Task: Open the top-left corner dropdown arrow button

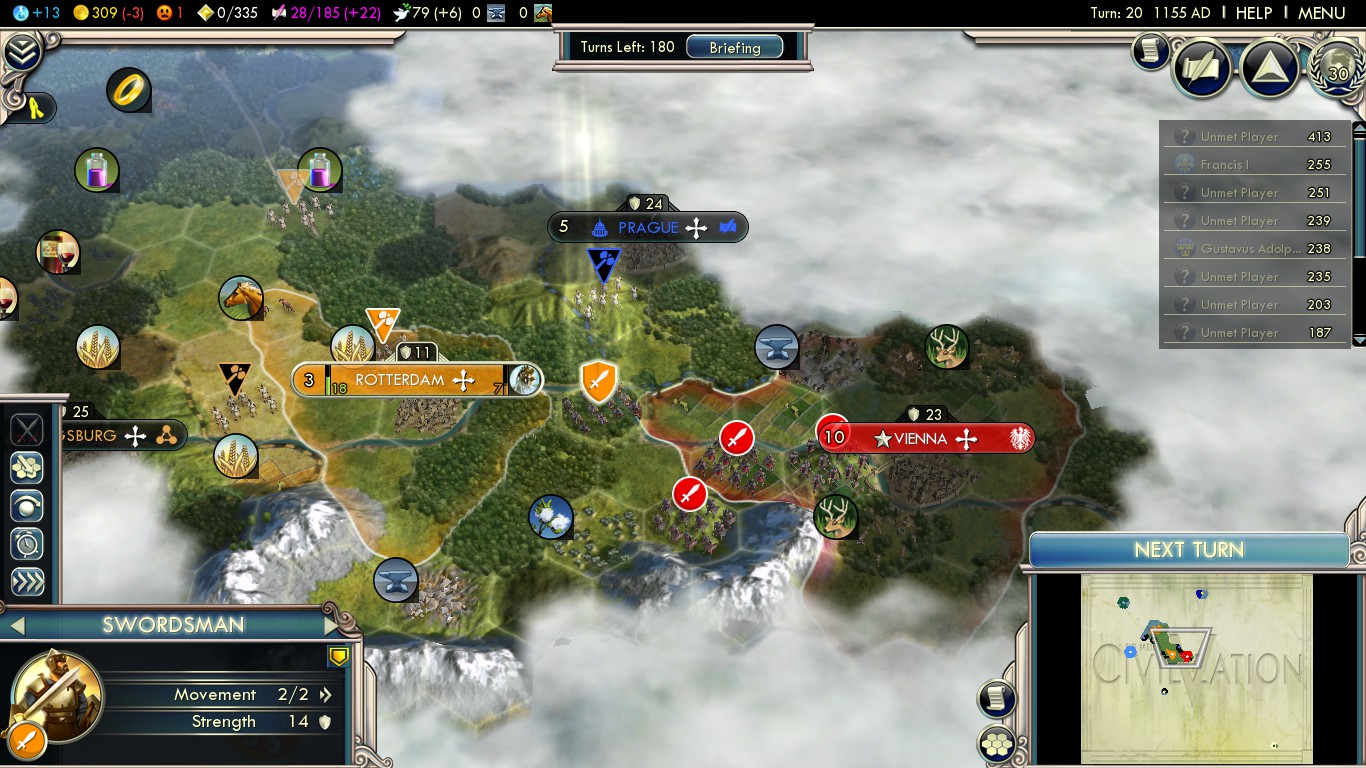Action: (x=21, y=52)
